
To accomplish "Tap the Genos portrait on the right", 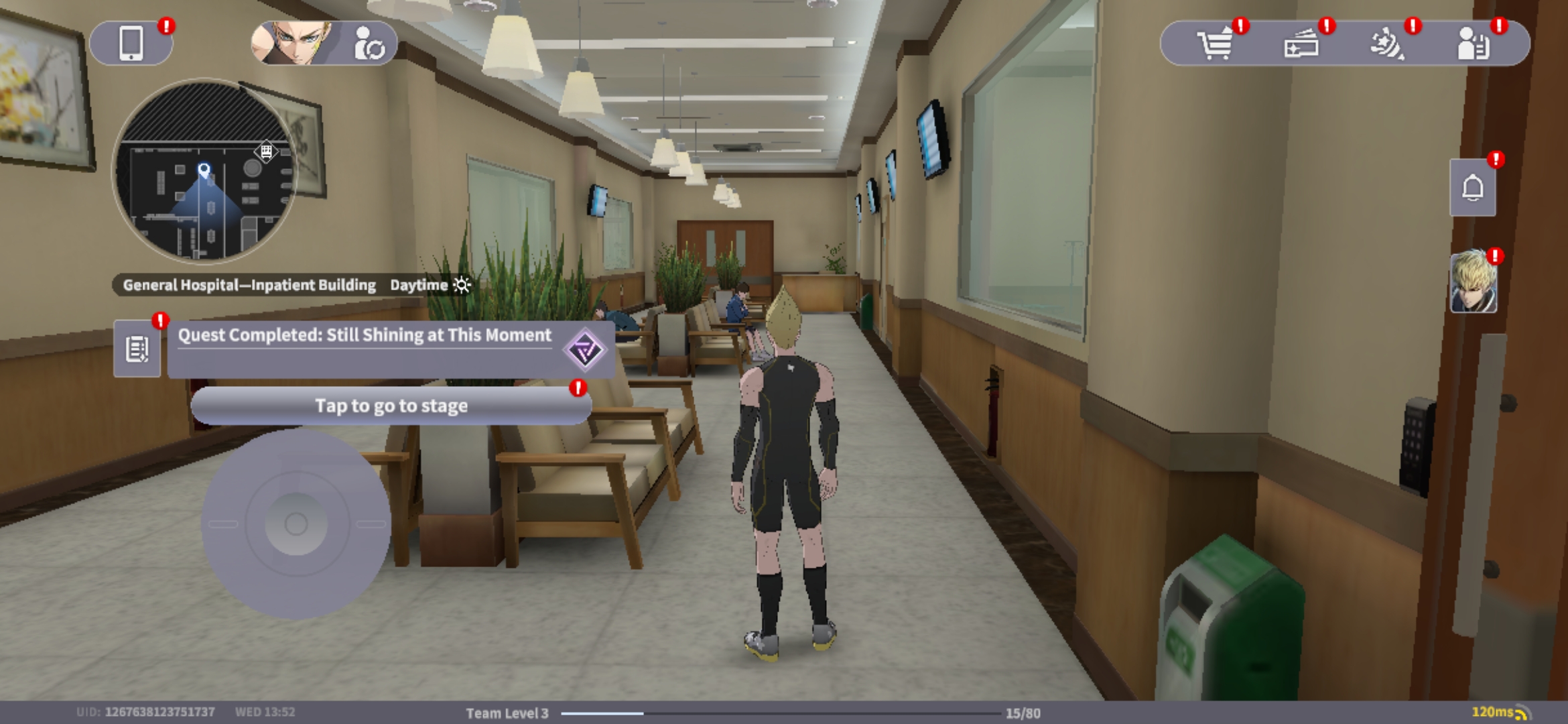I will coord(1473,283).
